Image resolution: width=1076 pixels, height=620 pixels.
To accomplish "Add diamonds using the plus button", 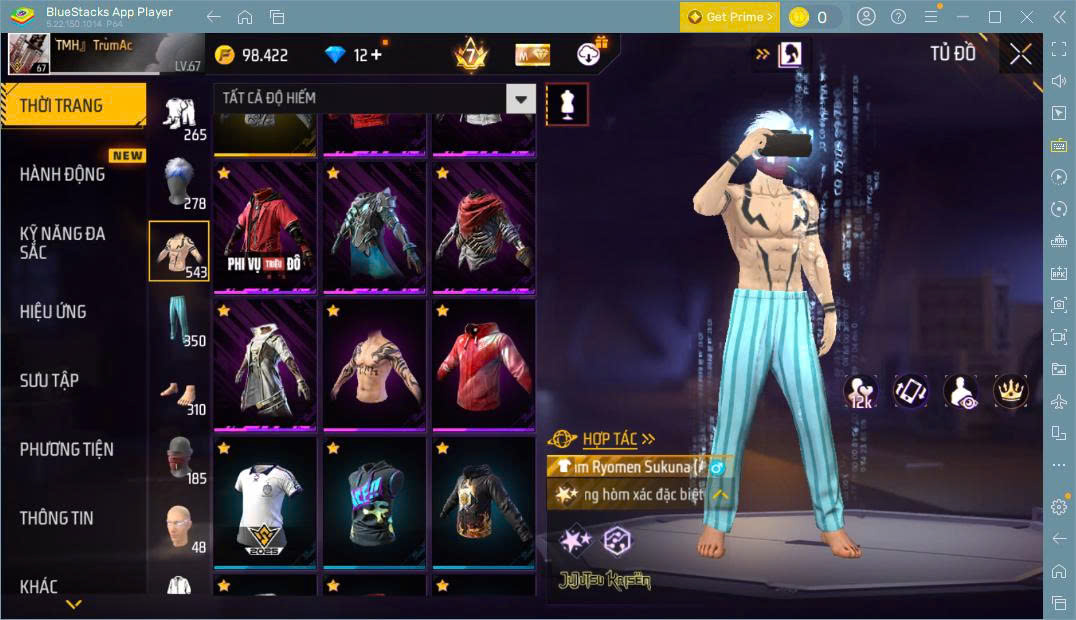I will click(376, 55).
